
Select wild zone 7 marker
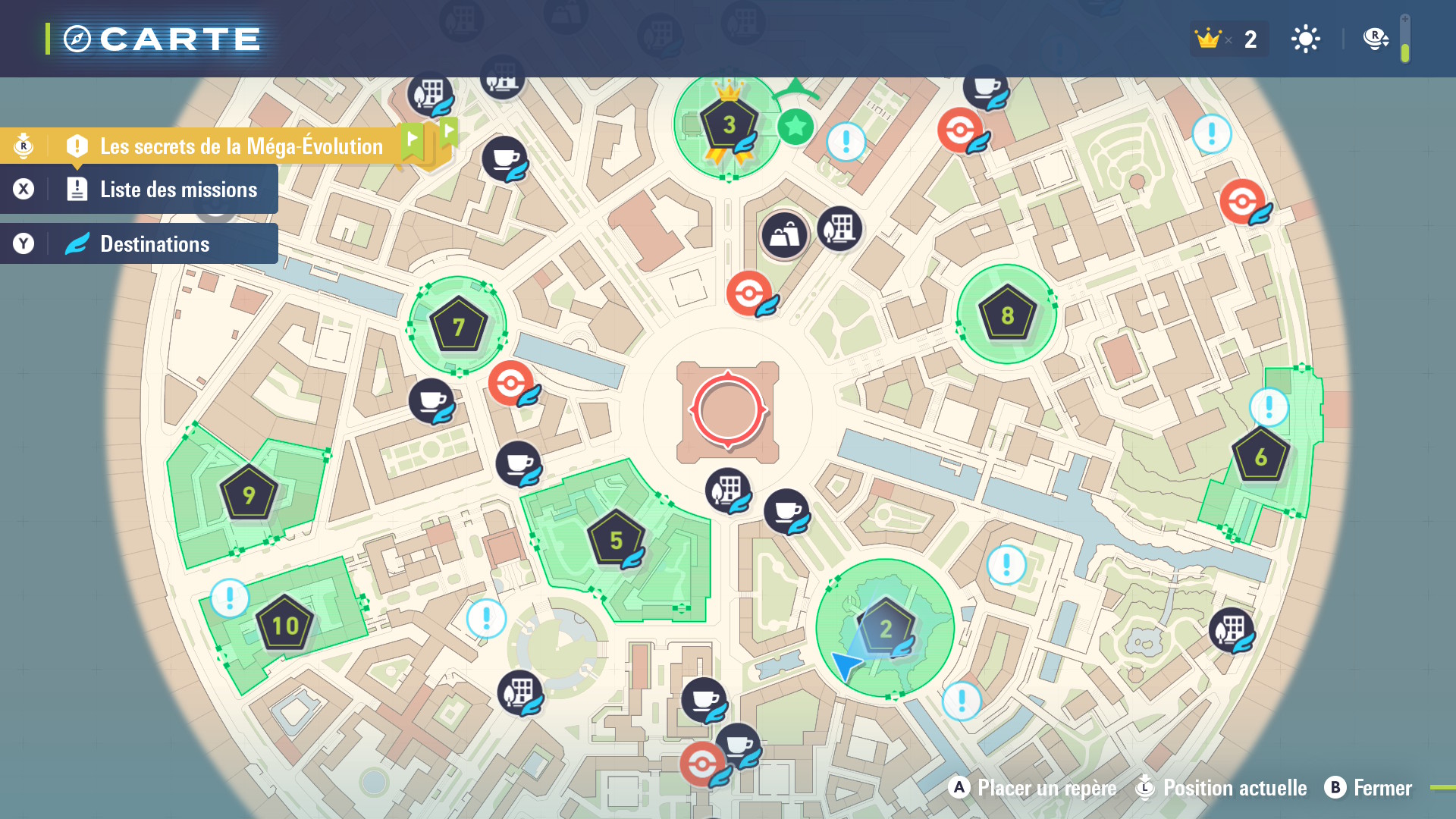pyautogui.click(x=458, y=326)
